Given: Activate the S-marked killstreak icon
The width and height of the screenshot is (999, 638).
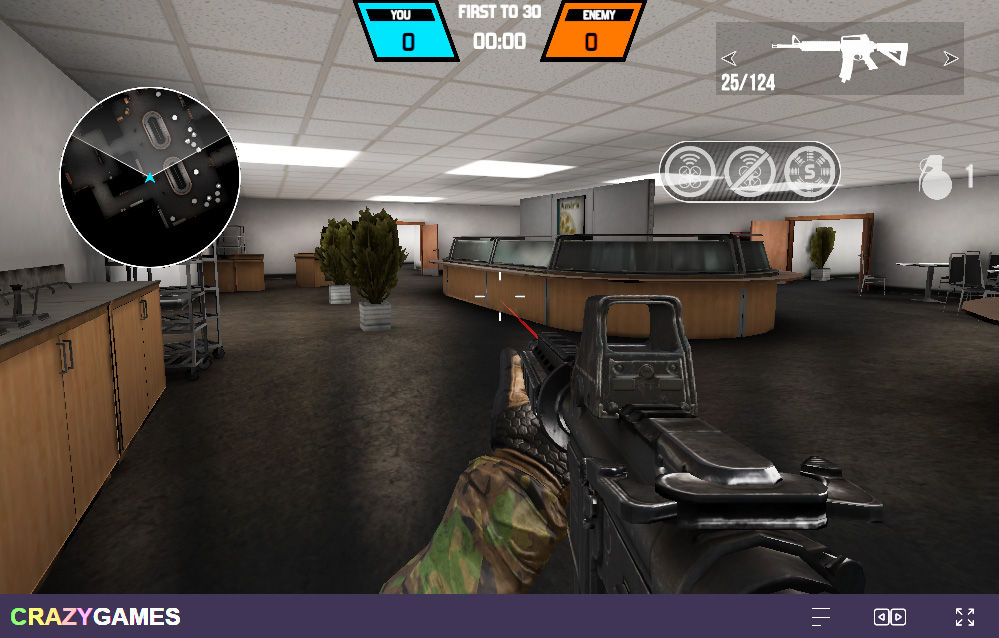Looking at the screenshot, I should [807, 171].
